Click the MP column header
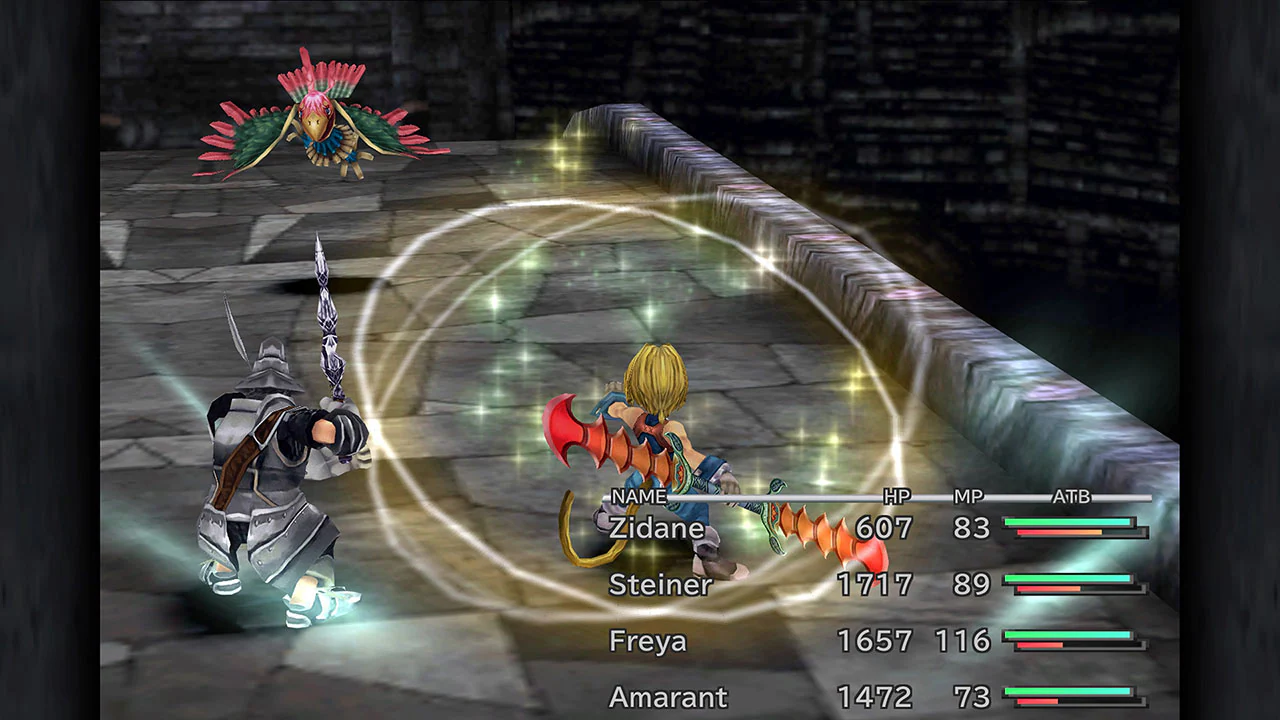This screenshot has width=1280, height=720. 968,496
